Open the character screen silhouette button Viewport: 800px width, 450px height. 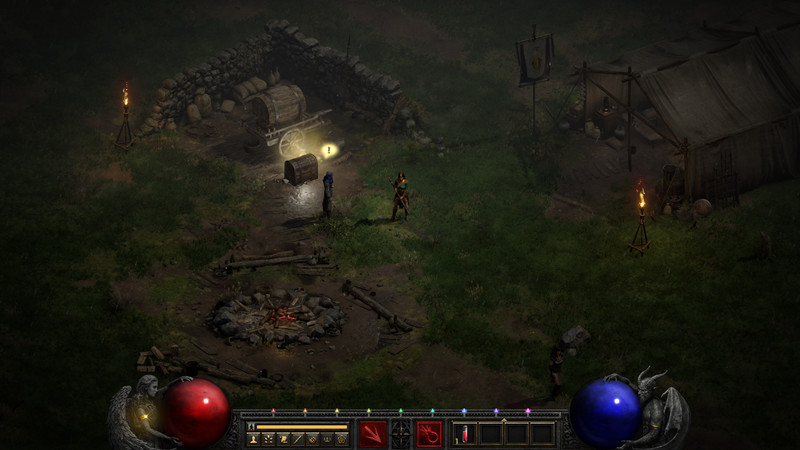[252, 439]
